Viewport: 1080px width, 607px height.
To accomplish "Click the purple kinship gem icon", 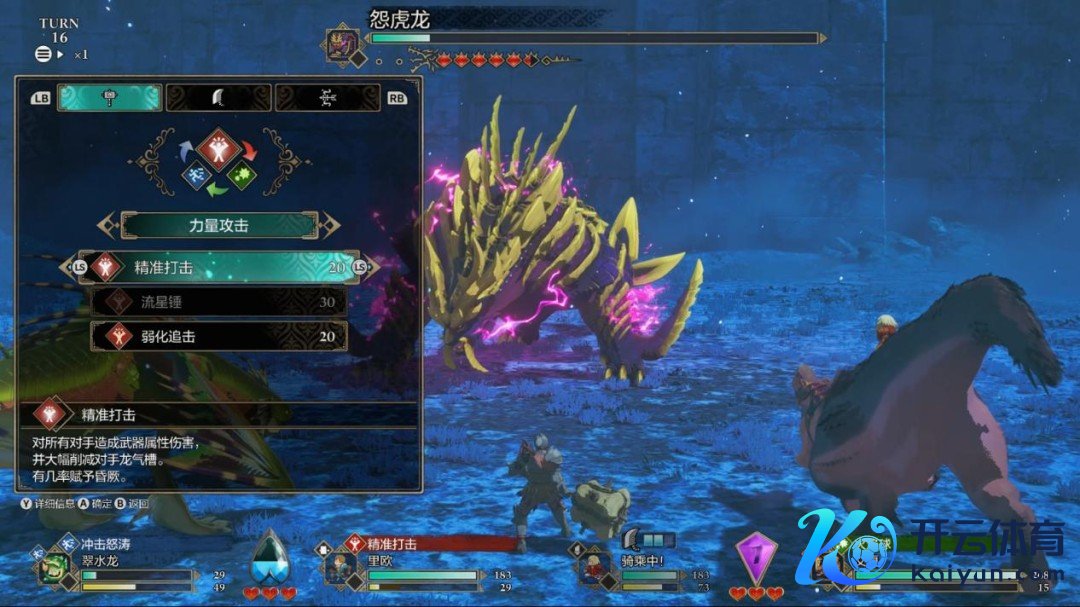I will click(755, 555).
